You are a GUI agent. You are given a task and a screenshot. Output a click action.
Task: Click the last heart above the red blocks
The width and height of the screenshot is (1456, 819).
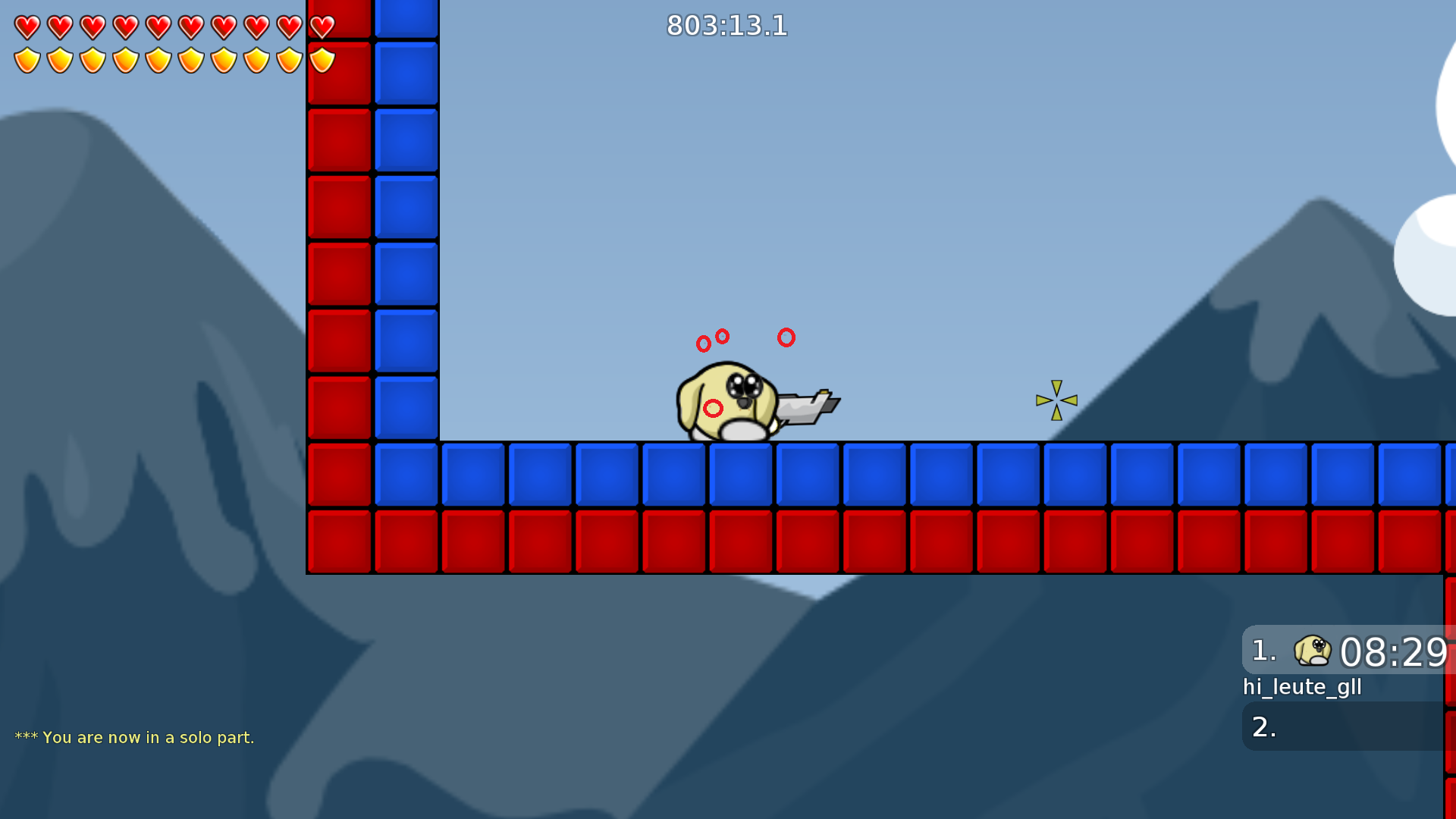321,27
